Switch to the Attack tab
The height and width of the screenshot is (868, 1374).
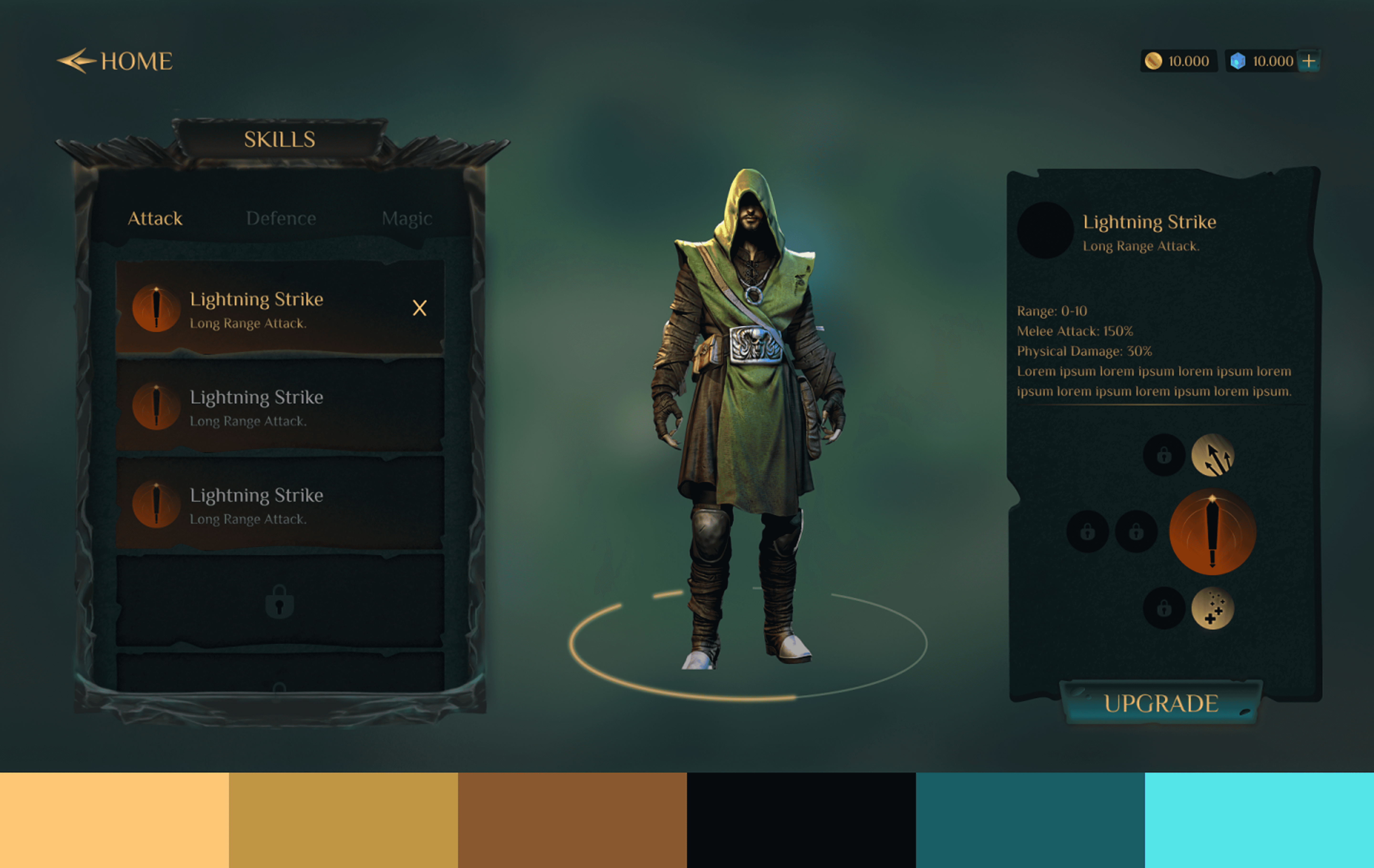[x=155, y=218]
